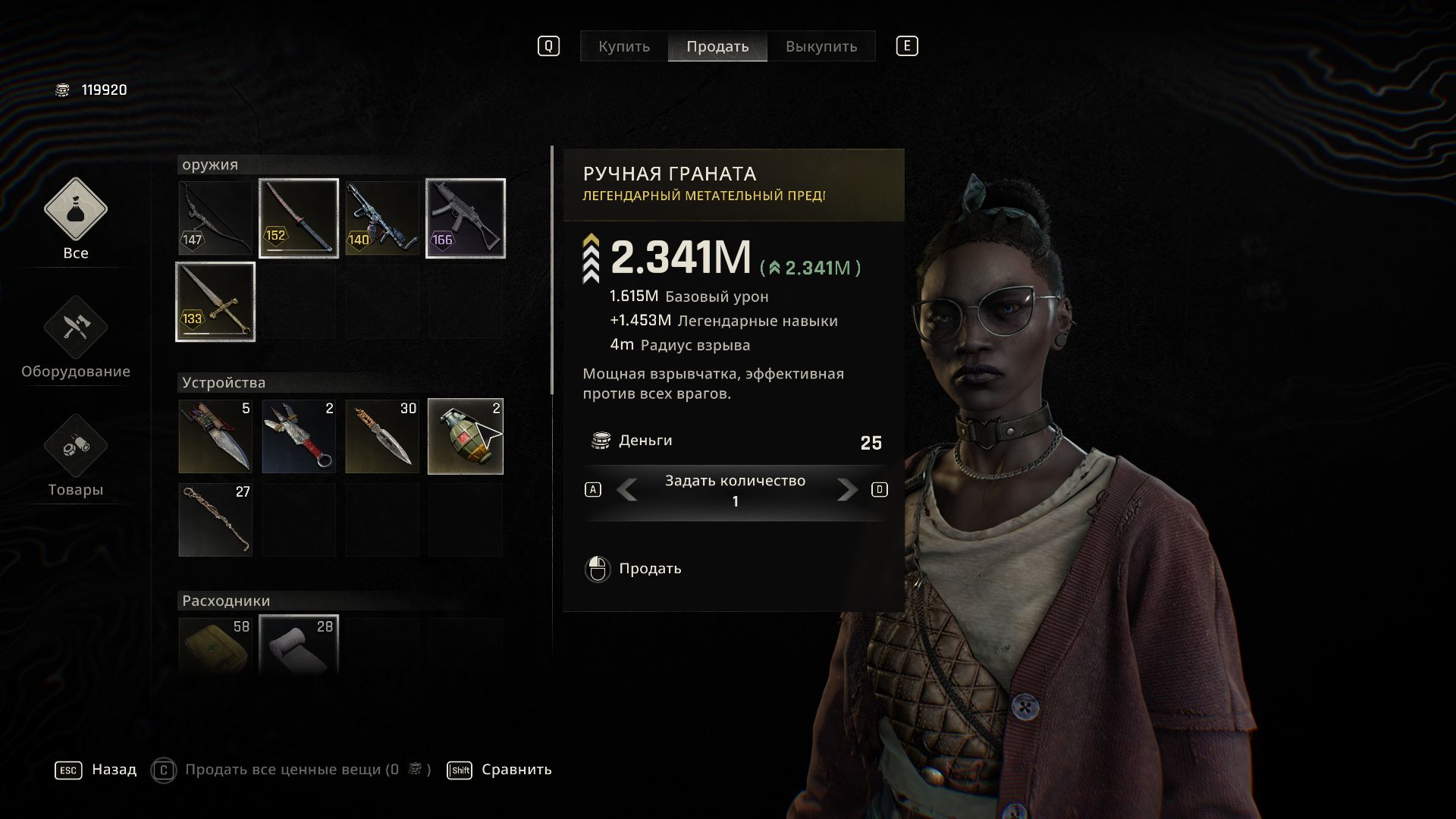Select the level 133 sword slot
The image size is (1456, 819).
coord(215,302)
